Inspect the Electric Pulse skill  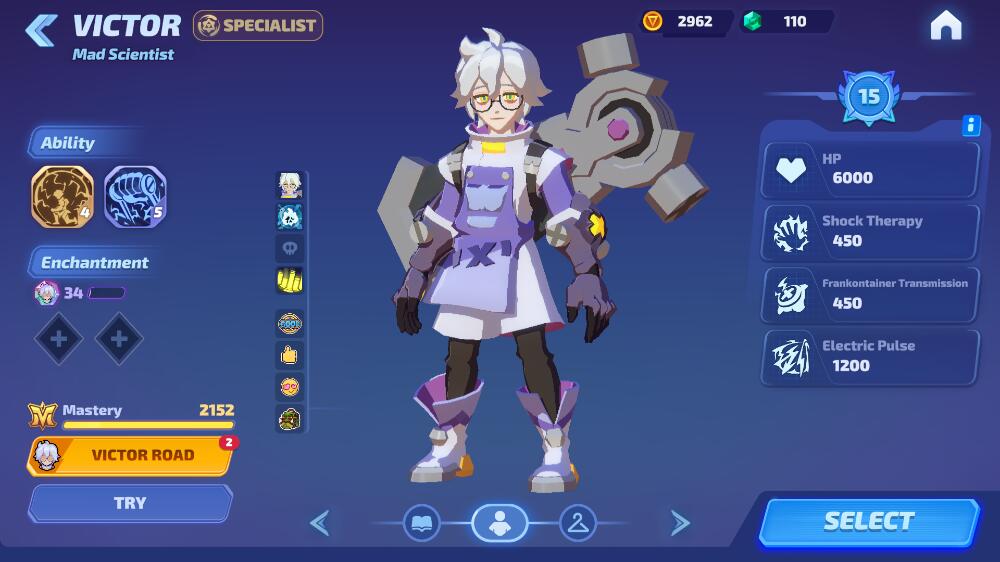tap(870, 356)
